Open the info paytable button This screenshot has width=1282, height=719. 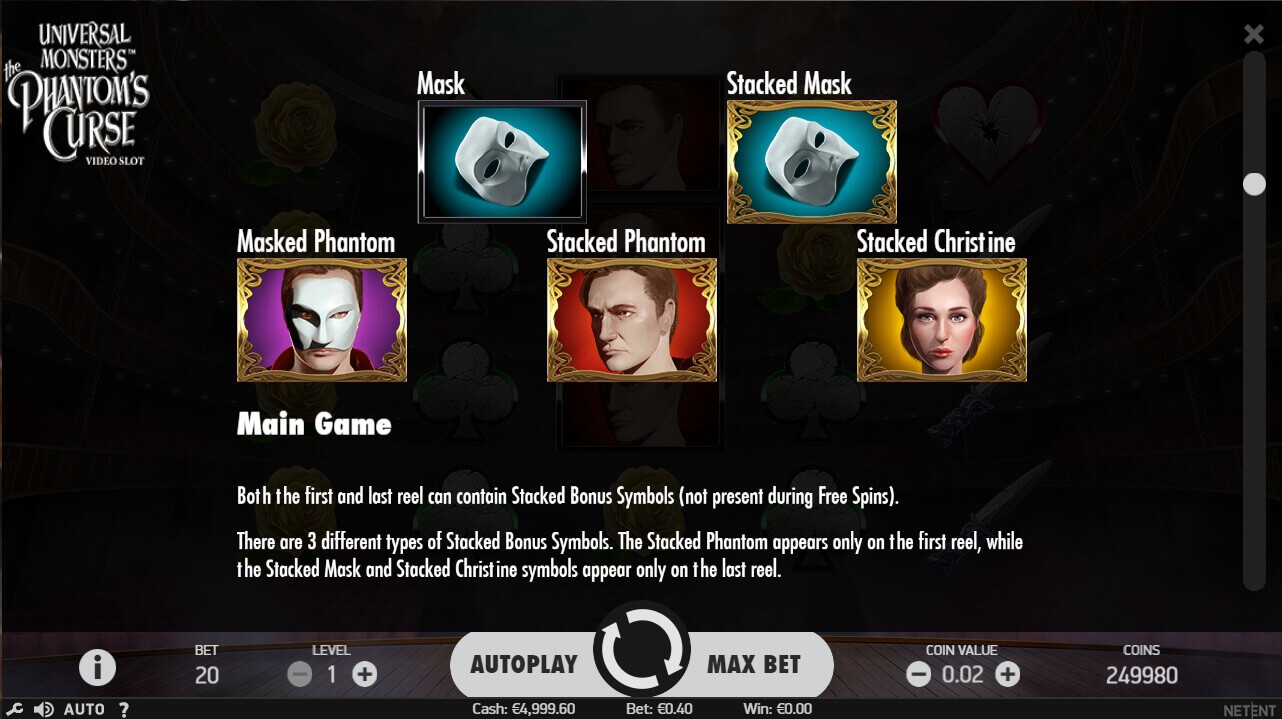pyautogui.click(x=97, y=667)
